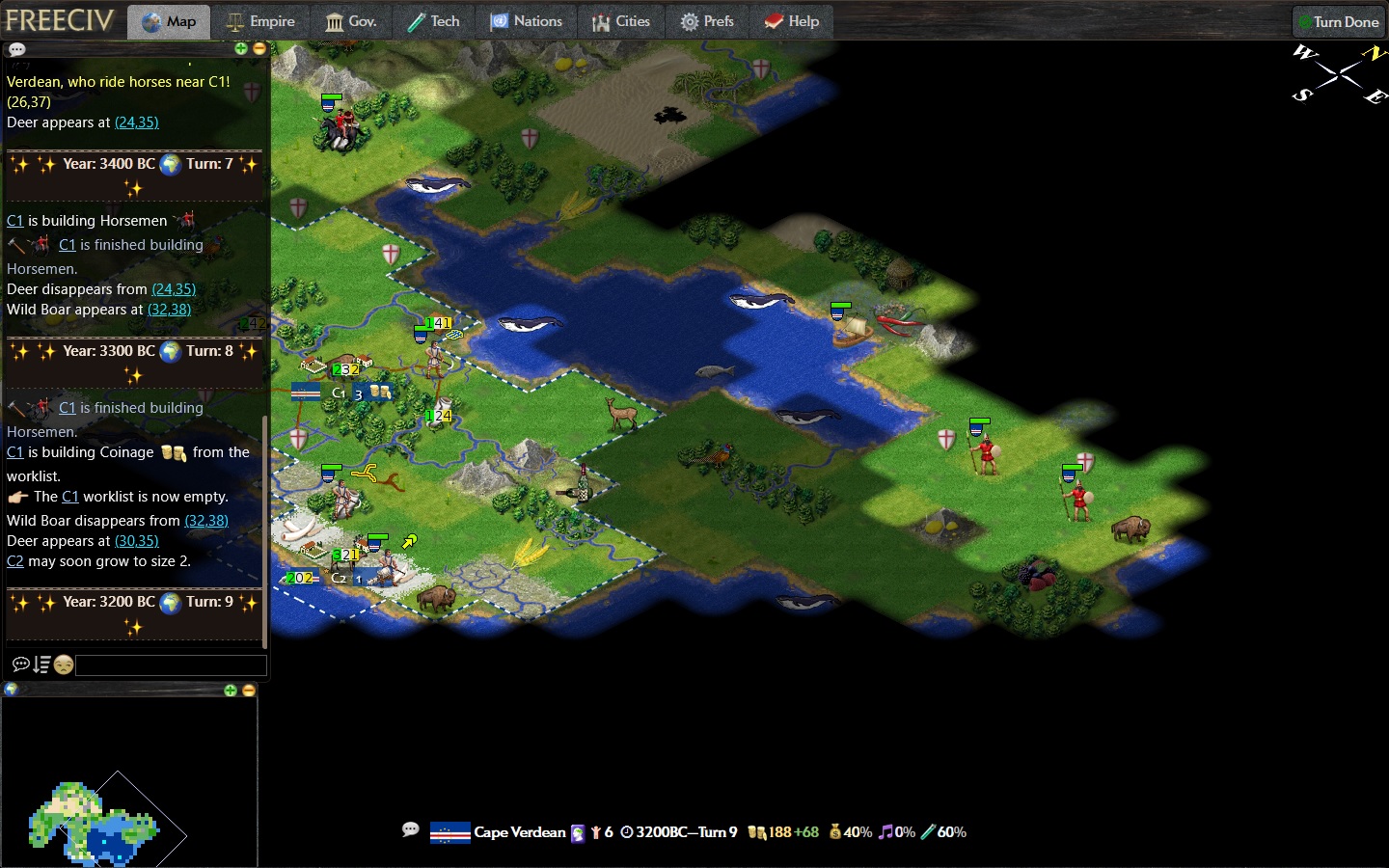Click the Turn Done button
1389x868 pixels.
click(1338, 21)
